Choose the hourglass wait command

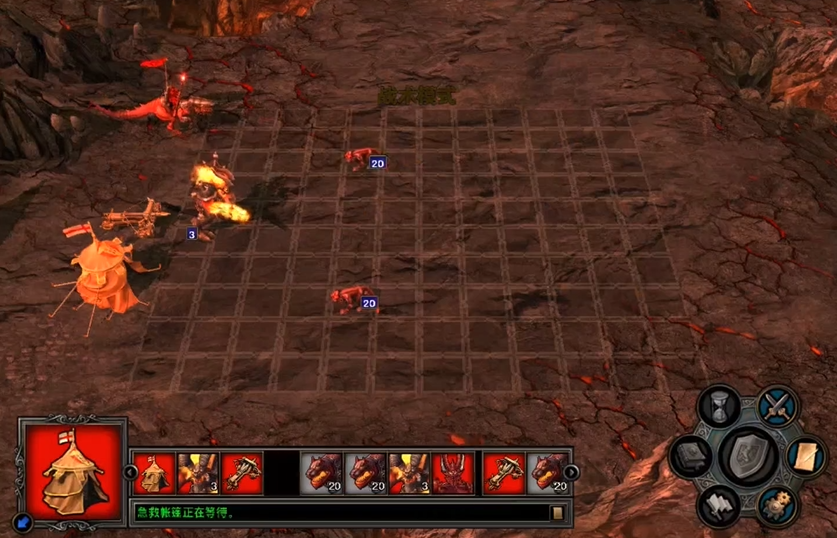coord(718,407)
